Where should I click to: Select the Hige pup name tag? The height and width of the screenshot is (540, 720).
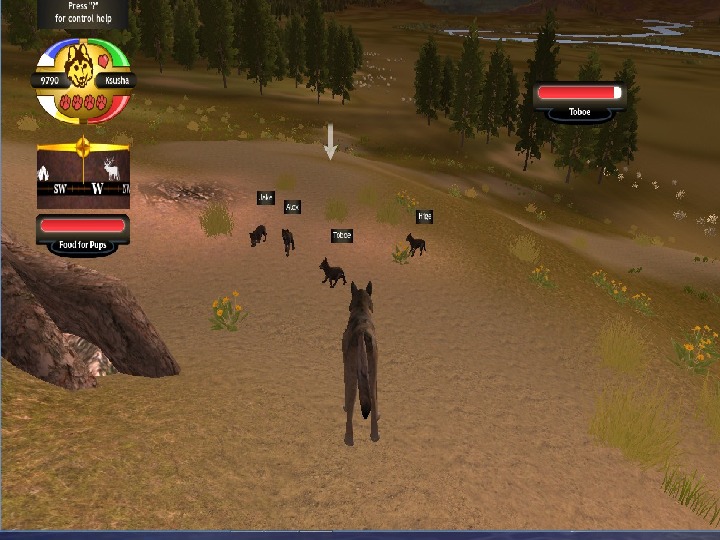point(424,216)
